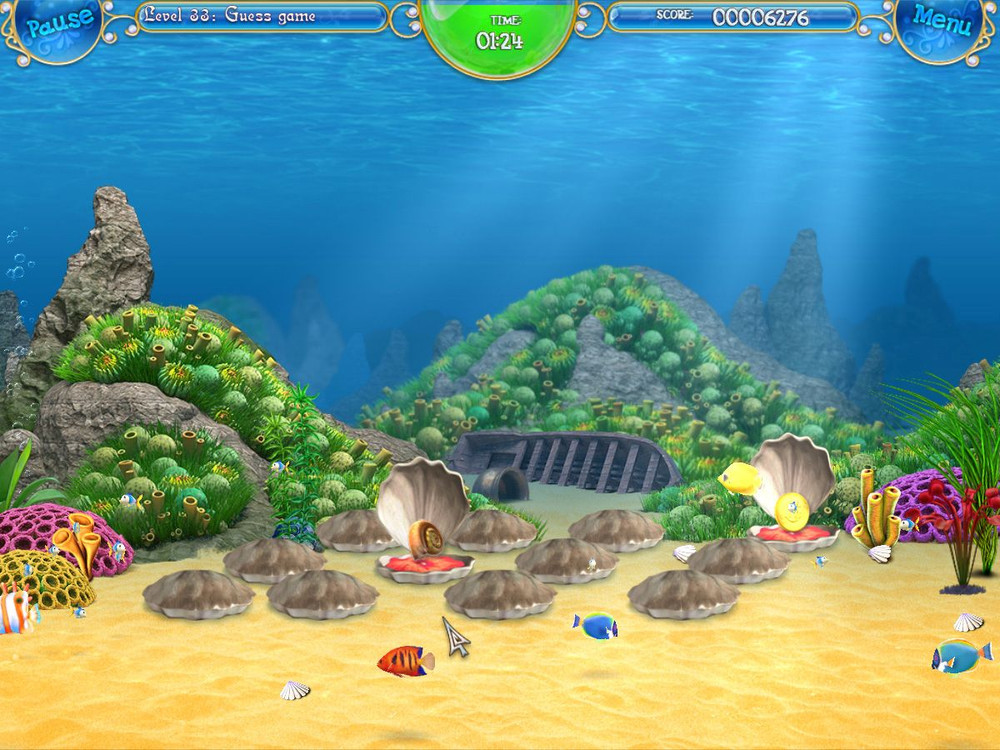Select the open shell holding the snail
The width and height of the screenshot is (1000, 750).
pyautogui.click(x=425, y=540)
